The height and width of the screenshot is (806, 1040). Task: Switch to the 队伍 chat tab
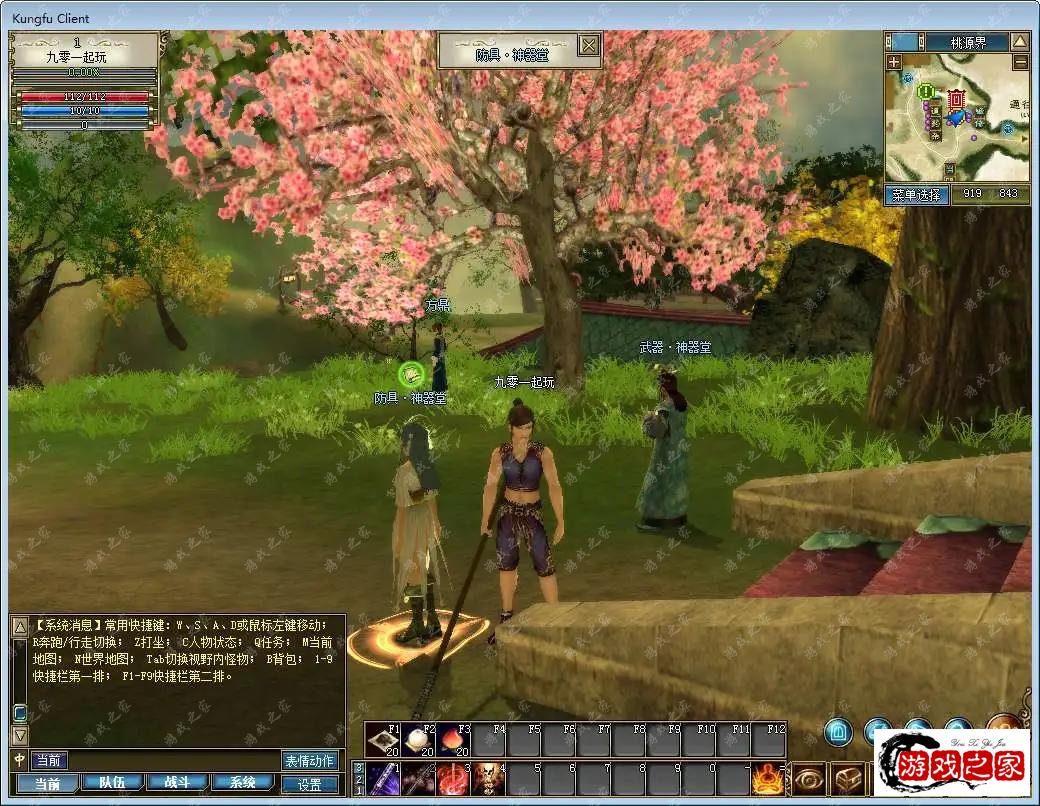point(104,783)
